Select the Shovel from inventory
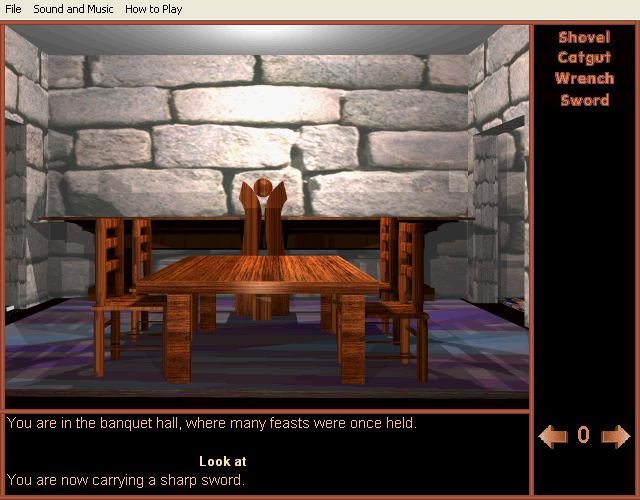The width and height of the screenshot is (640, 500). coord(584,38)
